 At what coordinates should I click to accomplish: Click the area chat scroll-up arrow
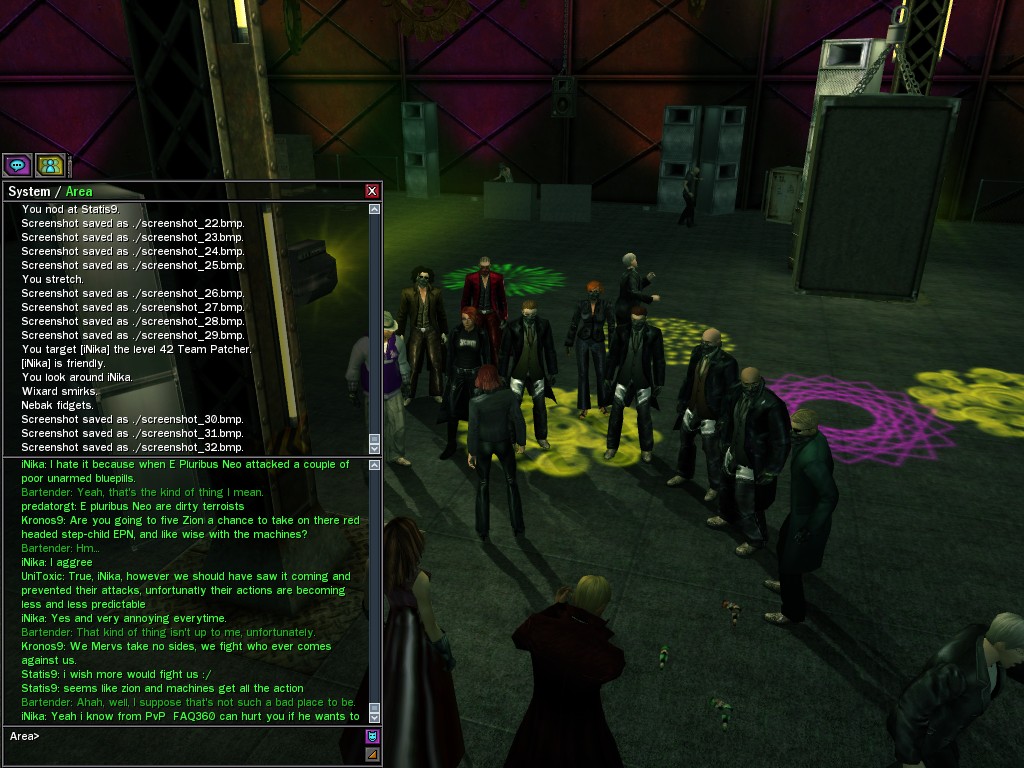(x=374, y=465)
